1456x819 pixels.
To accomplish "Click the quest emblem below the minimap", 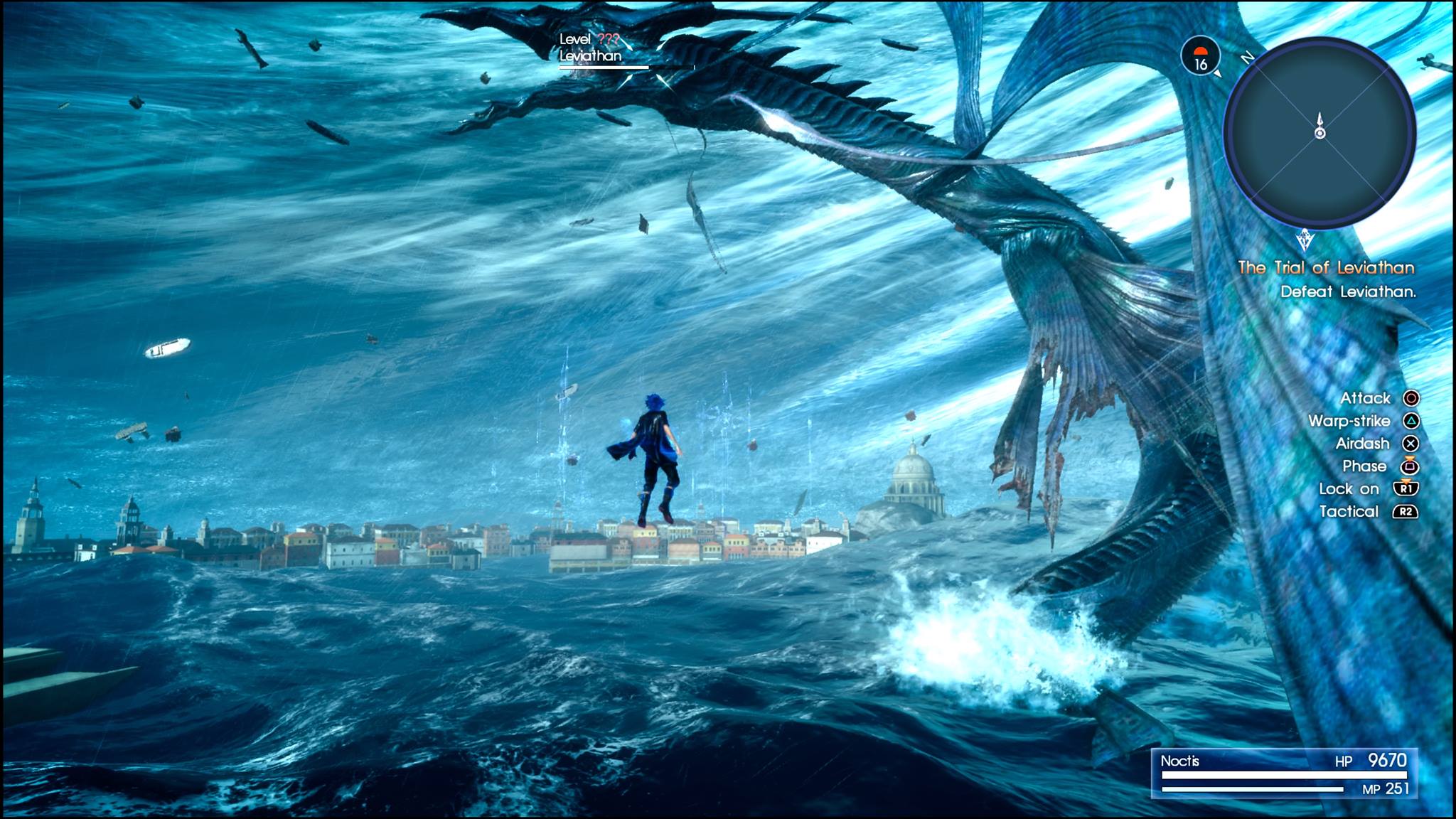I will point(1305,240).
